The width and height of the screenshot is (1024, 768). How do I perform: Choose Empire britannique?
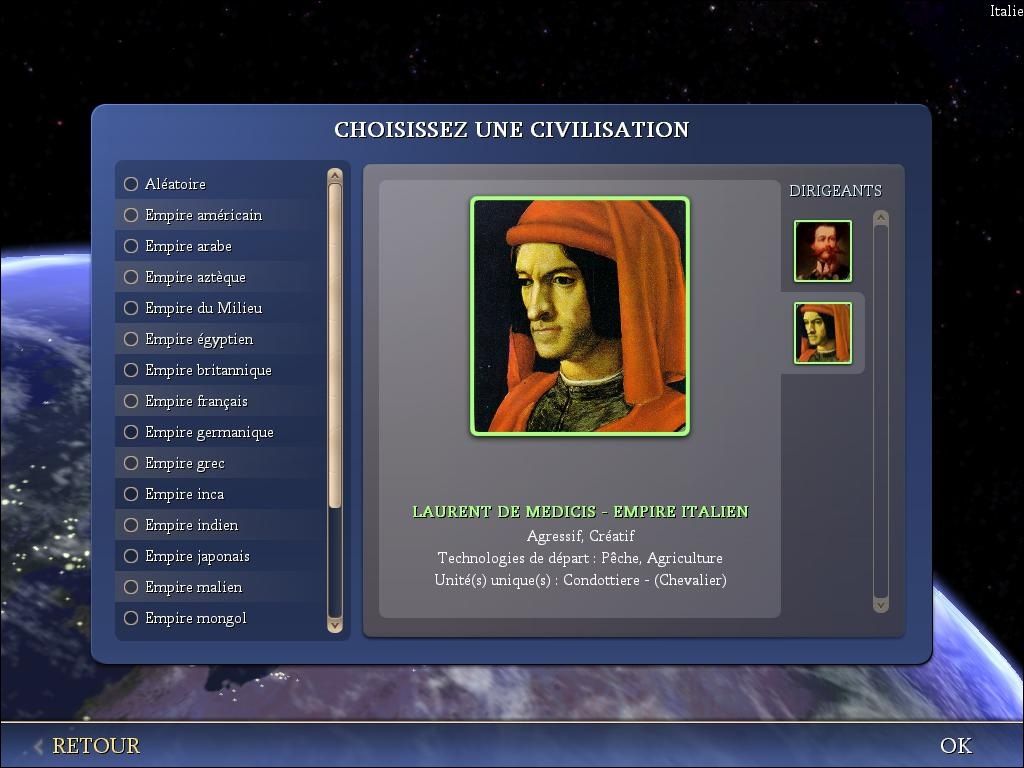tap(131, 370)
